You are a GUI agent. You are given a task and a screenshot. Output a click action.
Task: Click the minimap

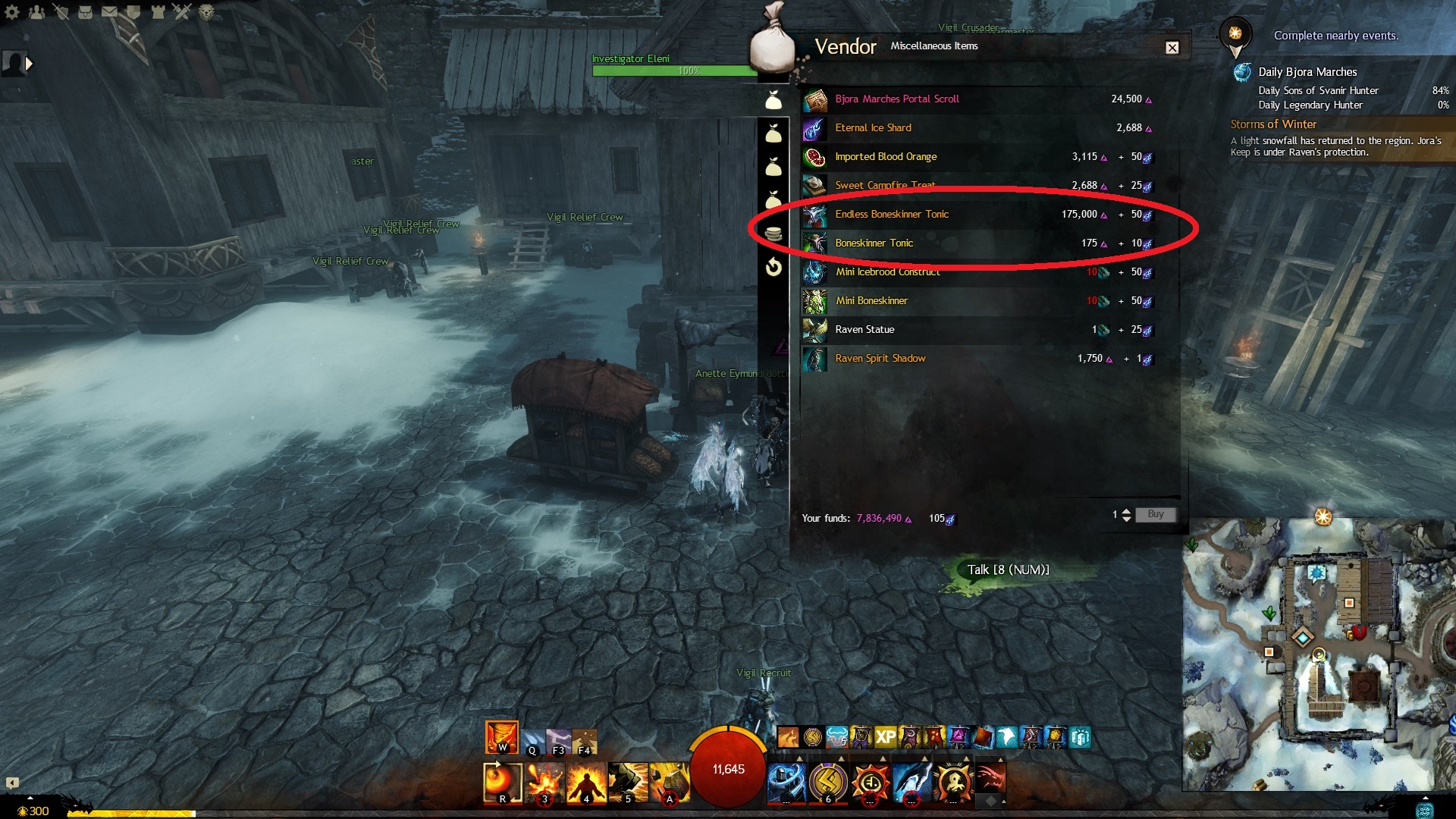tap(1318, 652)
